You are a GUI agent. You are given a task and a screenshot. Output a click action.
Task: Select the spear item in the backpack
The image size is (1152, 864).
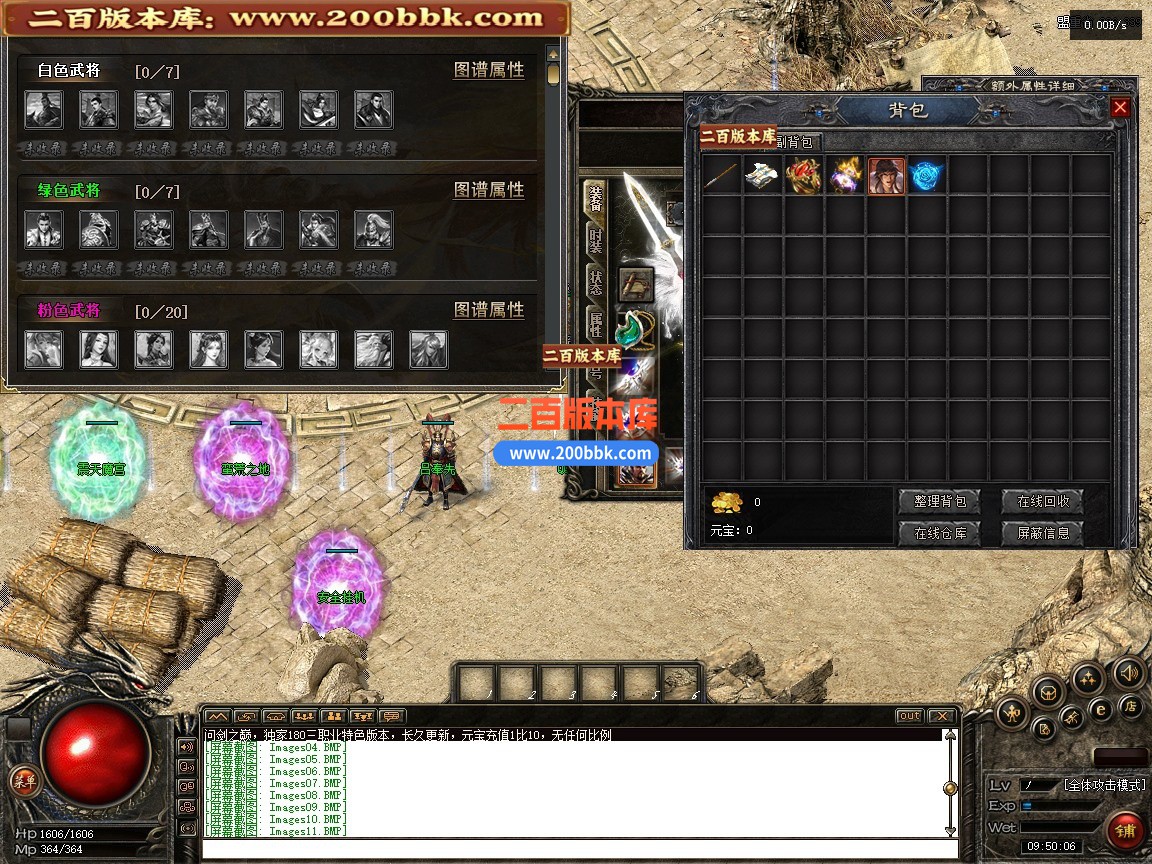pos(721,176)
